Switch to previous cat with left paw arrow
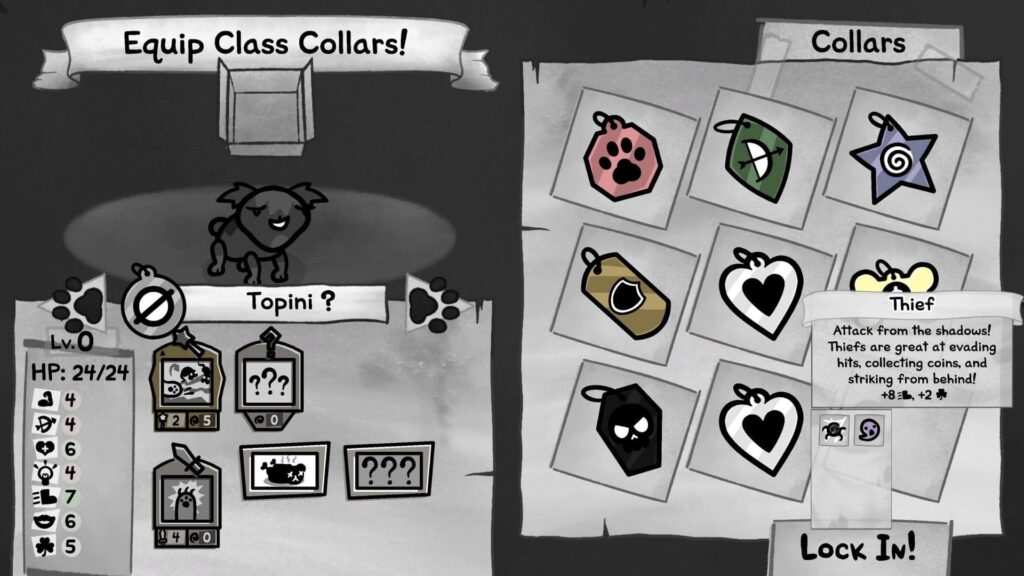This screenshot has height=576, width=1024. point(79,302)
